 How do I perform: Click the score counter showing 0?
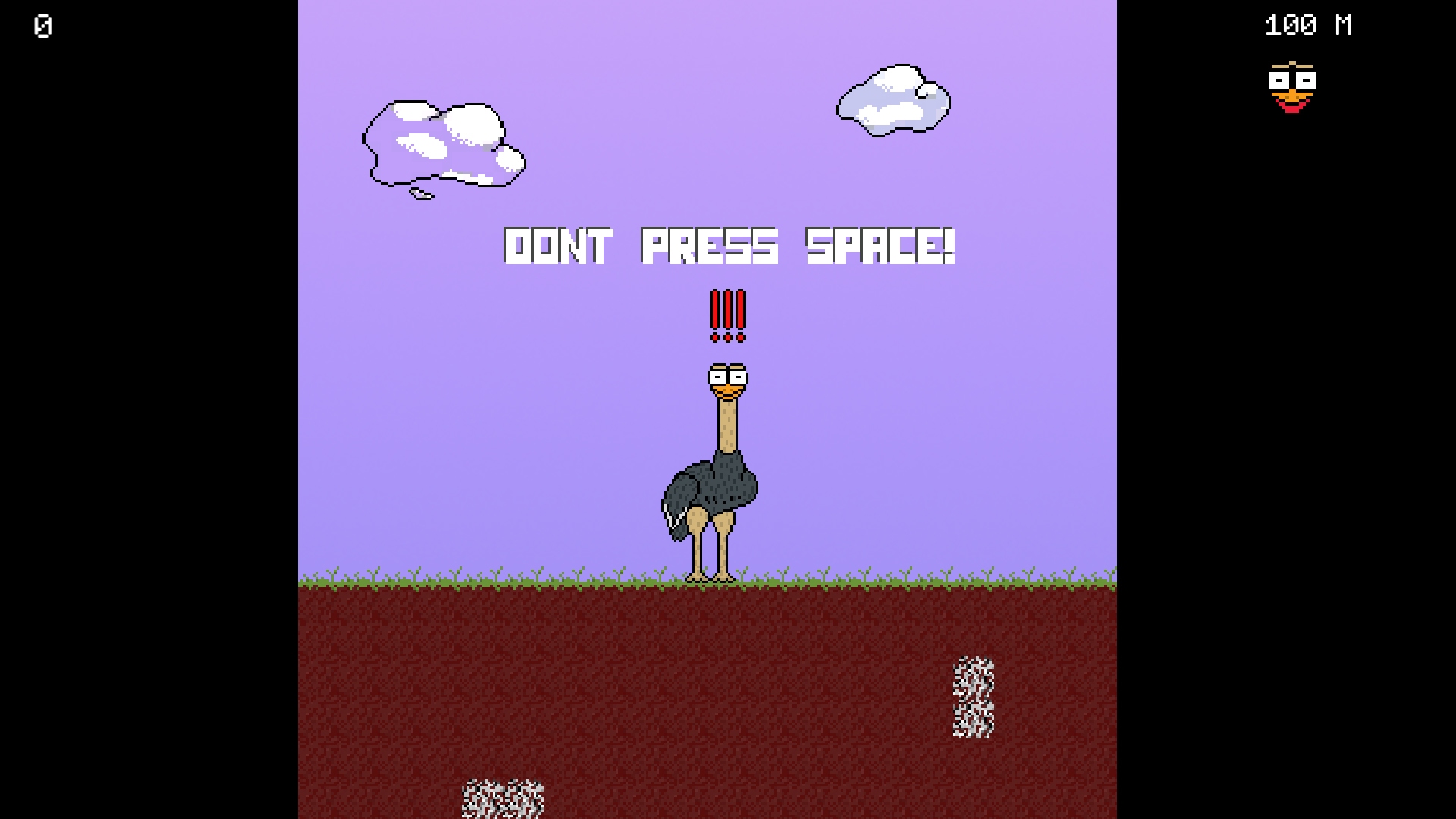(42, 27)
